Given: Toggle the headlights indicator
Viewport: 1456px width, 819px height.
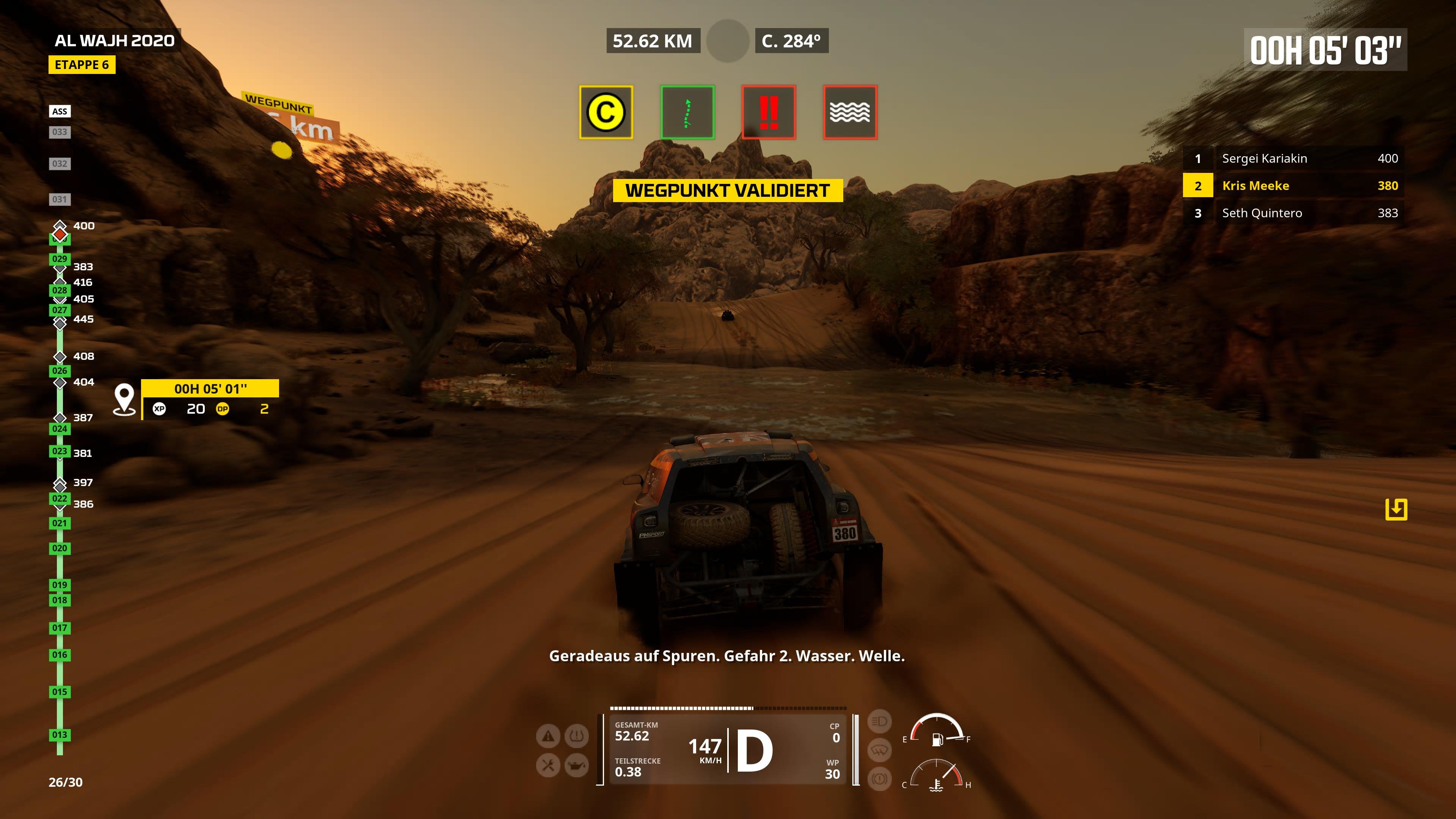Looking at the screenshot, I should click(880, 722).
